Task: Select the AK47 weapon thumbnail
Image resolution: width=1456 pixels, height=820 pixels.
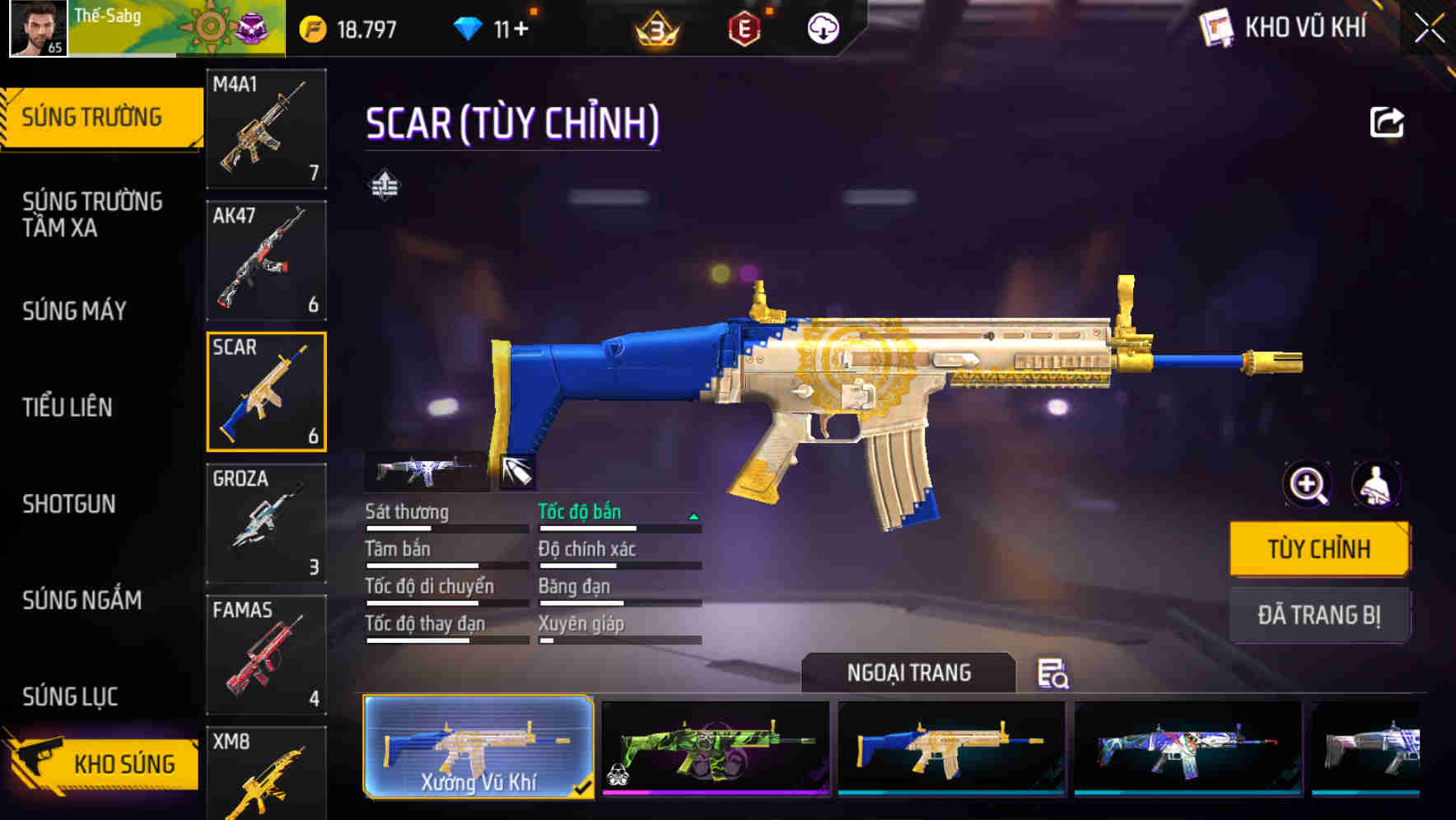Action: click(265, 259)
